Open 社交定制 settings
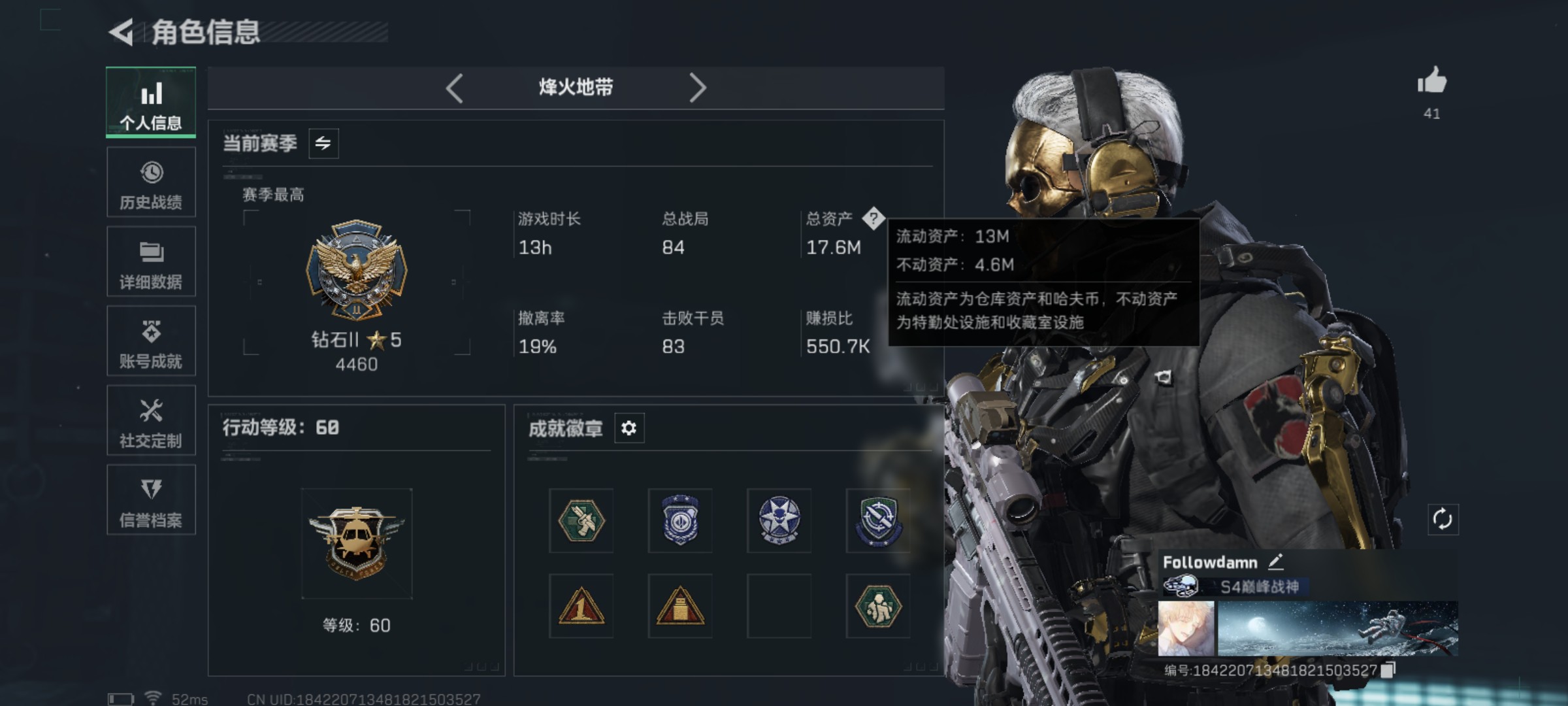This screenshot has width=1568, height=706. 152,420
